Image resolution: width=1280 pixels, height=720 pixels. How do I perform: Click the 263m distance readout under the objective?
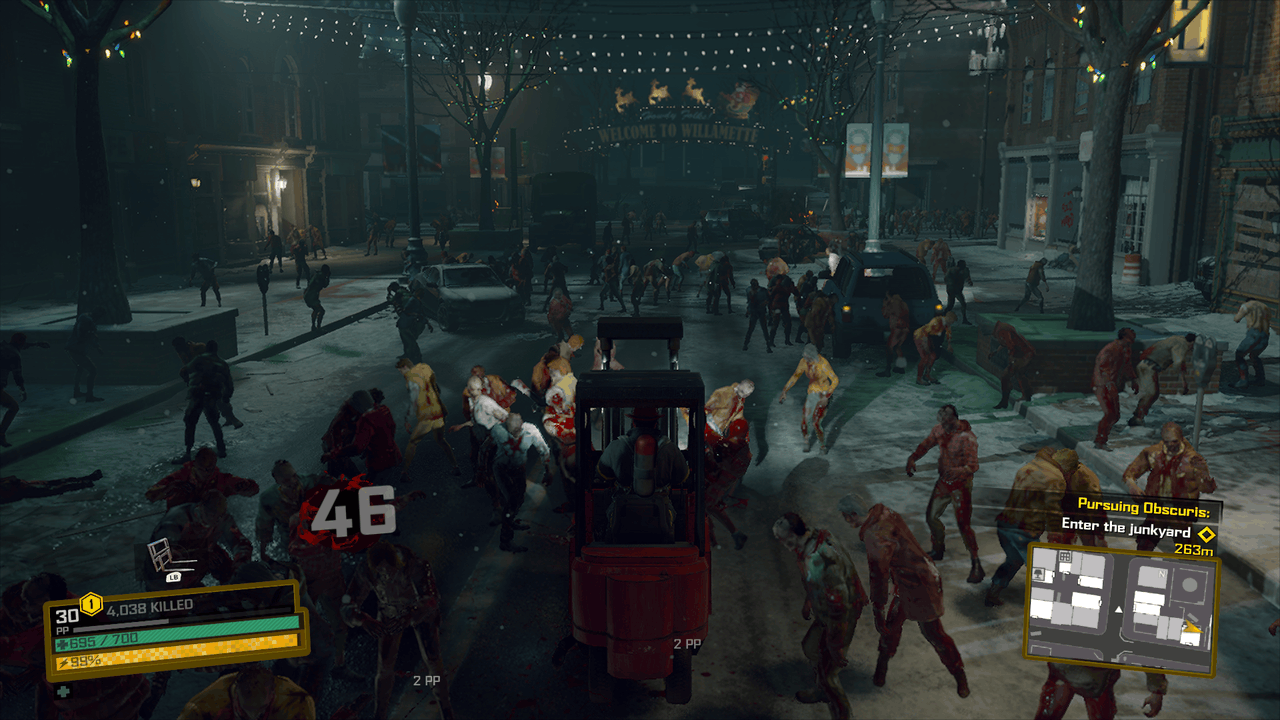tap(1194, 549)
